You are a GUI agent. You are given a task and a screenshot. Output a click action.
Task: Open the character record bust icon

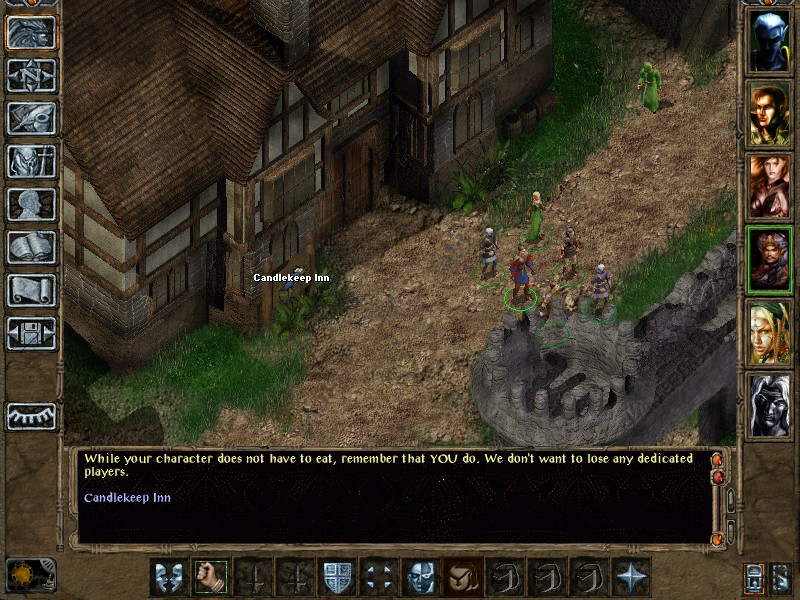coord(32,204)
